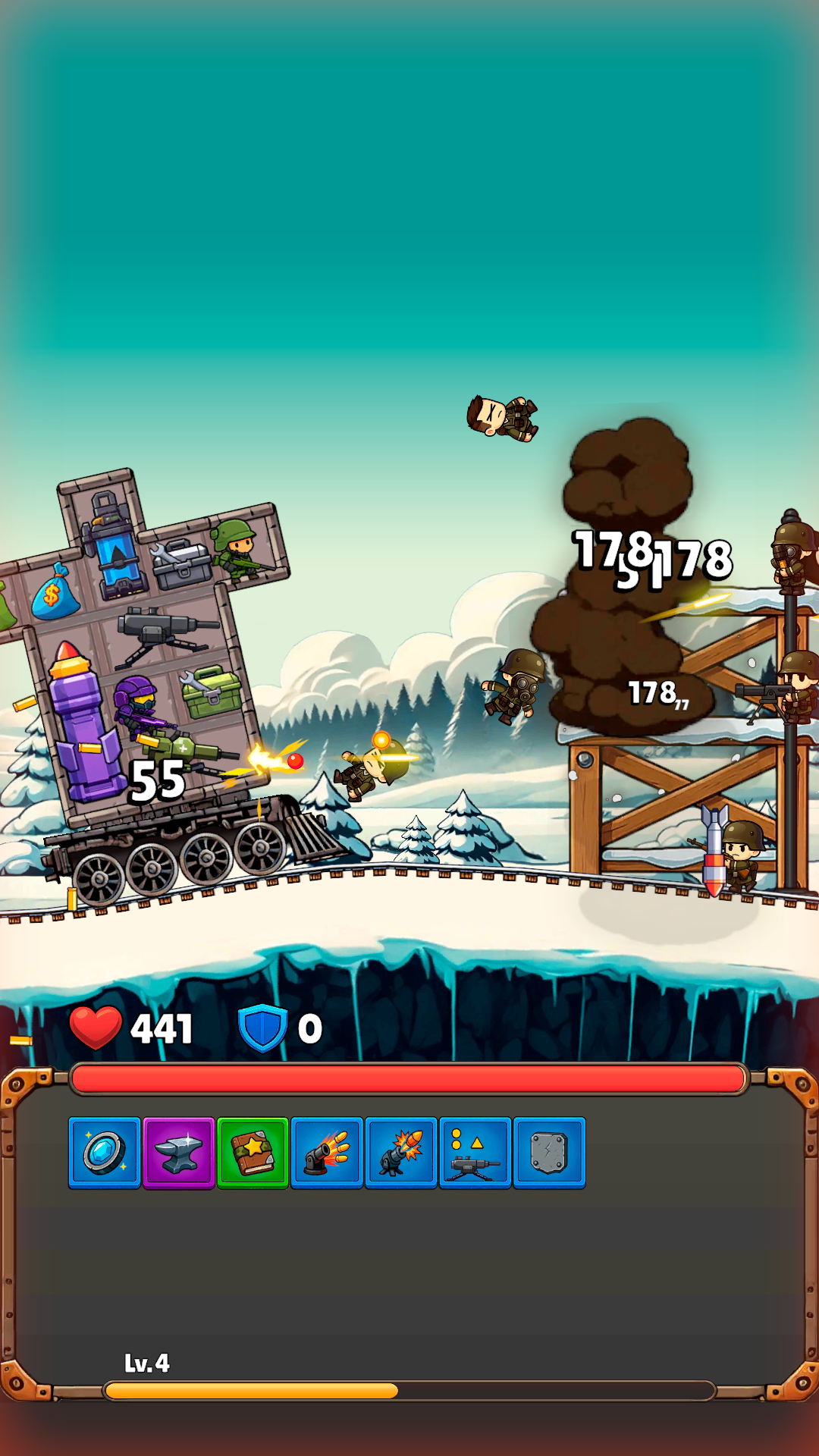Open the purple anvil upgrade
This screenshot has width=819, height=1456.
pyautogui.click(x=179, y=1153)
